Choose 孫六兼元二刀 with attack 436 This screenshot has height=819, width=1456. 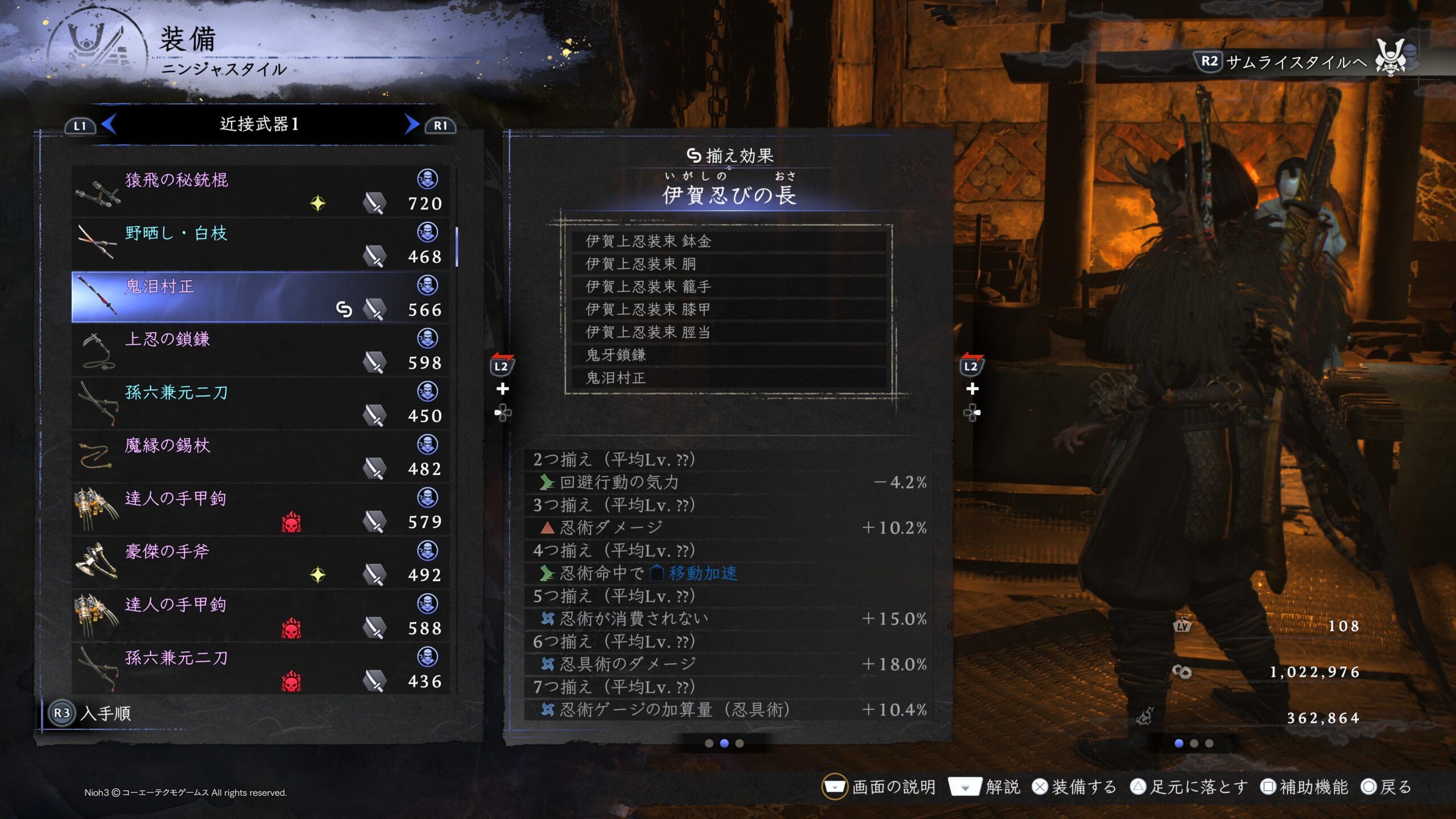click(x=260, y=669)
